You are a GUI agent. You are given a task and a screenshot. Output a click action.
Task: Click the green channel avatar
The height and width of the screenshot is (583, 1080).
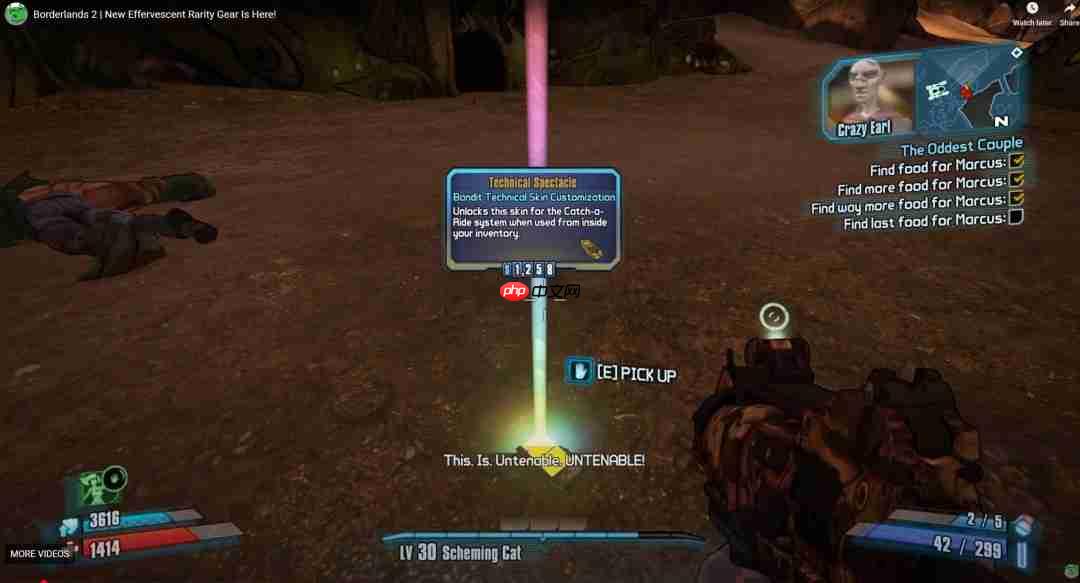click(16, 14)
